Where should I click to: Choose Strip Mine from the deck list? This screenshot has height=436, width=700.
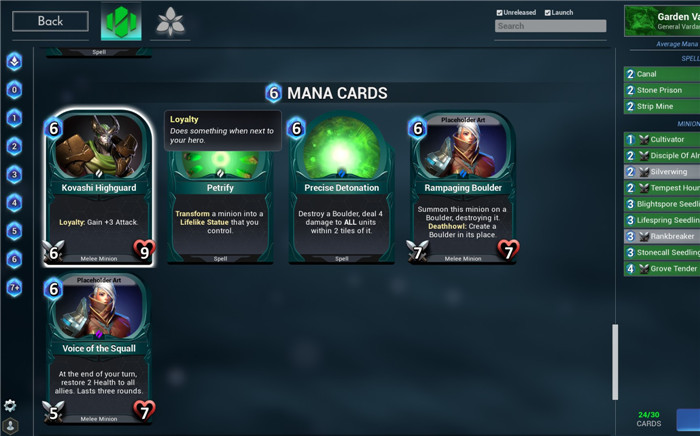click(x=662, y=106)
